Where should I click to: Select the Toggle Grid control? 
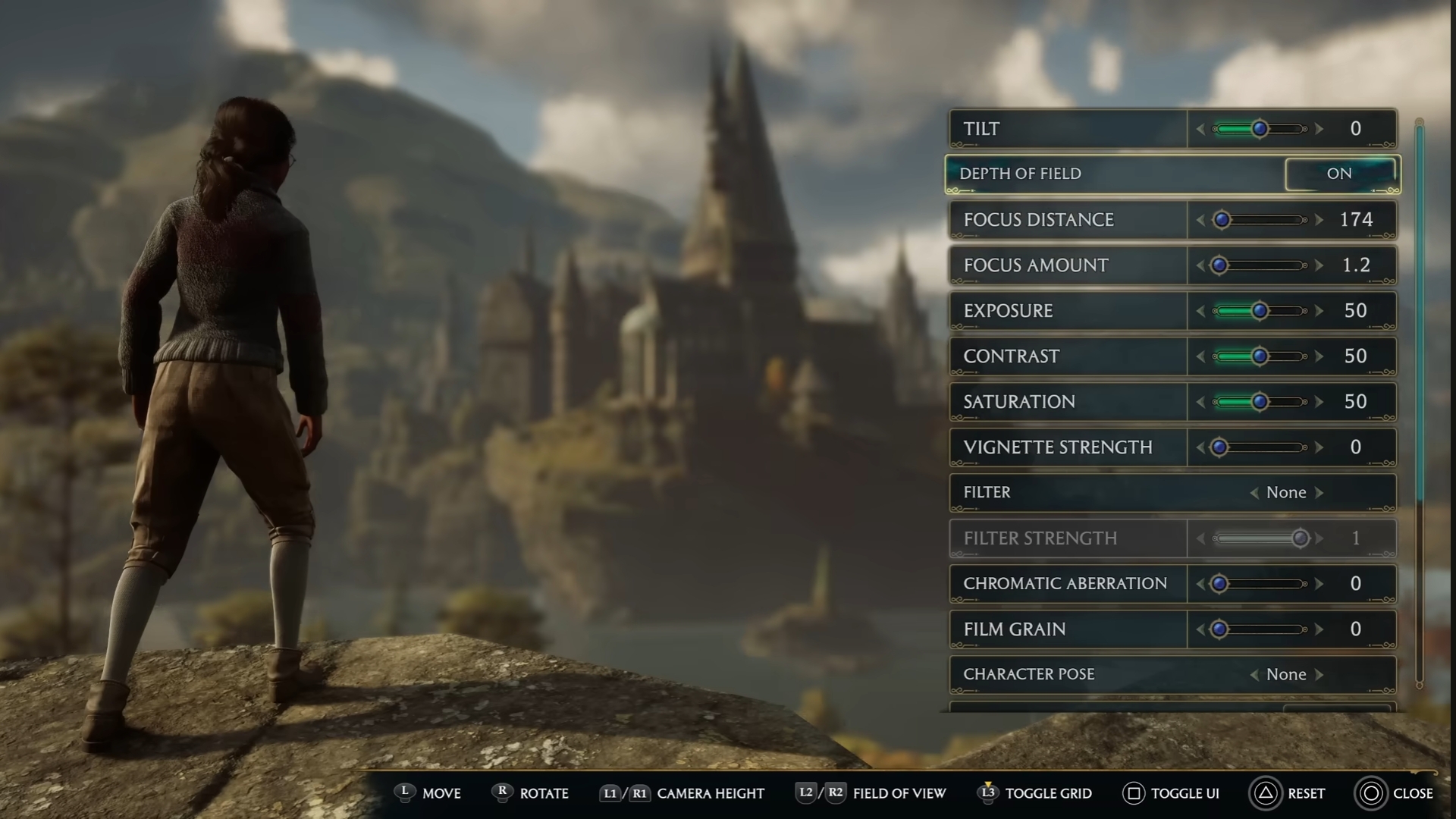pos(987,793)
